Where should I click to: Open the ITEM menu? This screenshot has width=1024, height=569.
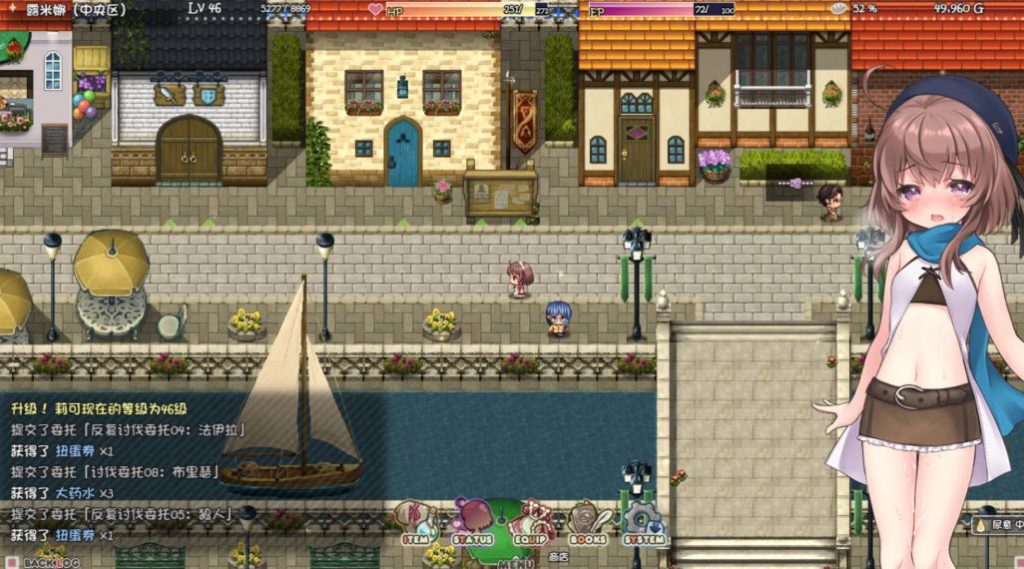(416, 524)
